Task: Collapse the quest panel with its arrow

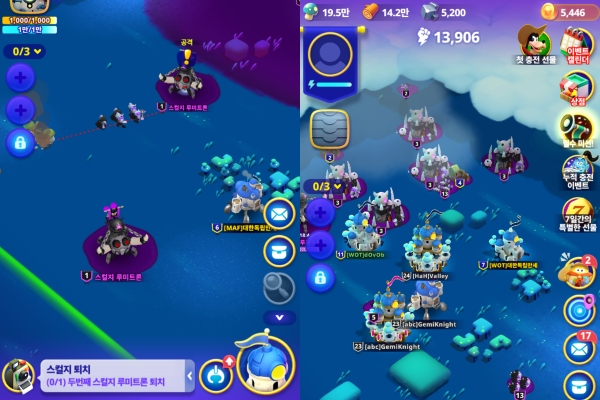Action: click(190, 376)
